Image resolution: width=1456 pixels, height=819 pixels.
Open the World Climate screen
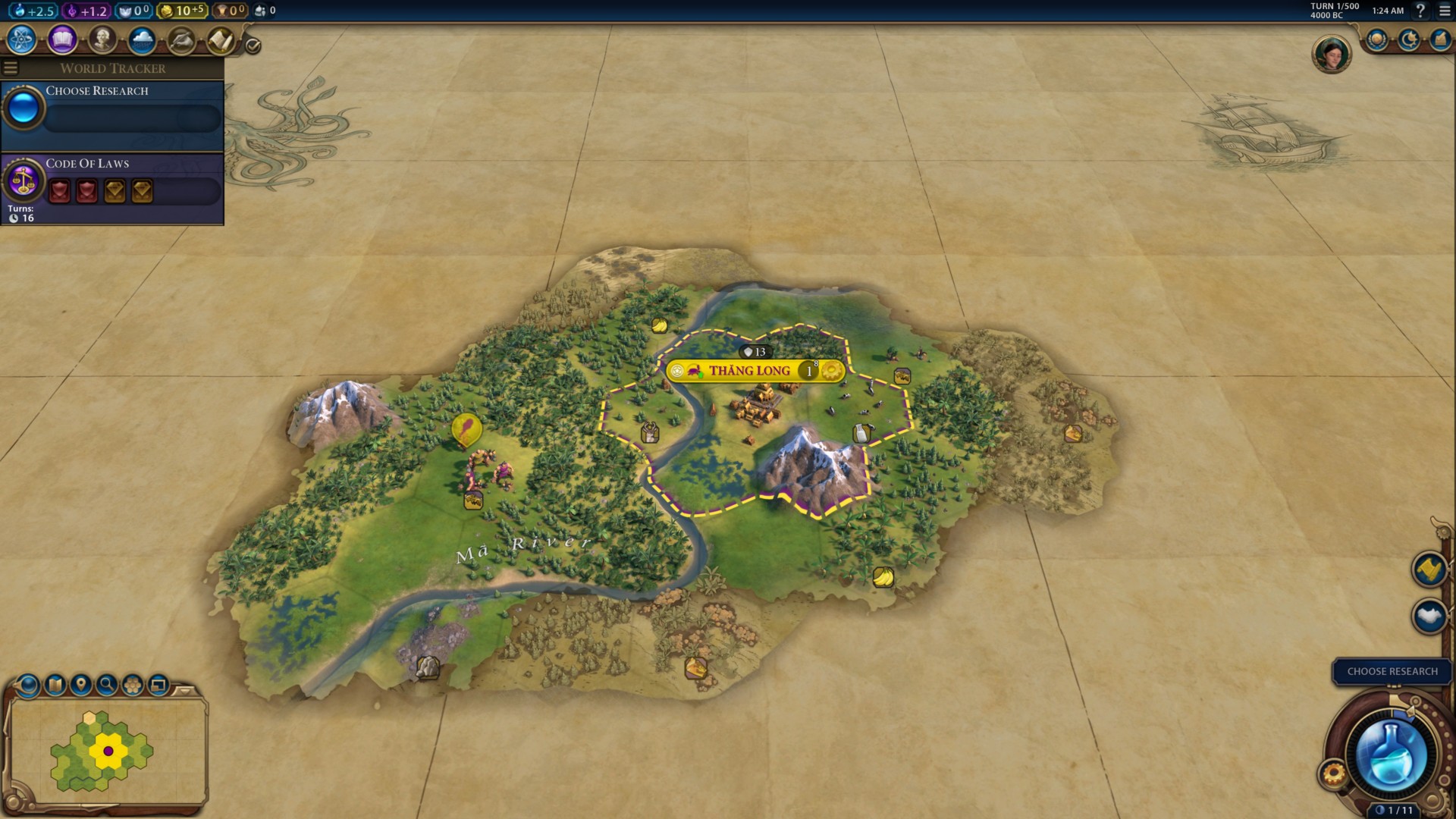click(140, 40)
